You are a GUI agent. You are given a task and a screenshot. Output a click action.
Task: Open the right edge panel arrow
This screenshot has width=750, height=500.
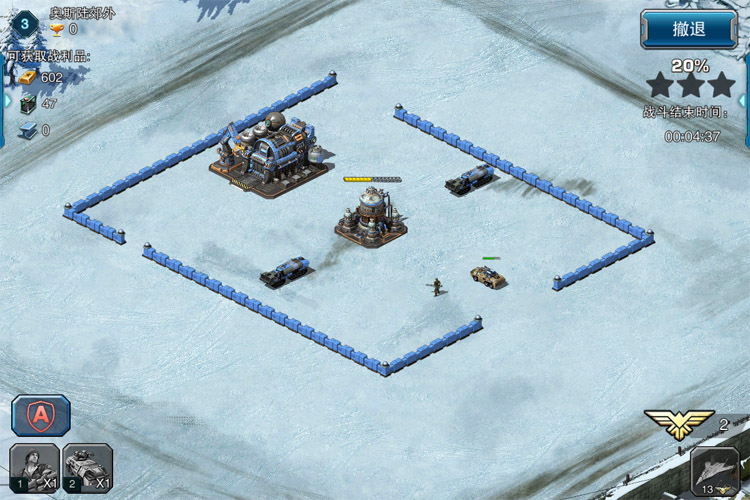pos(745,100)
